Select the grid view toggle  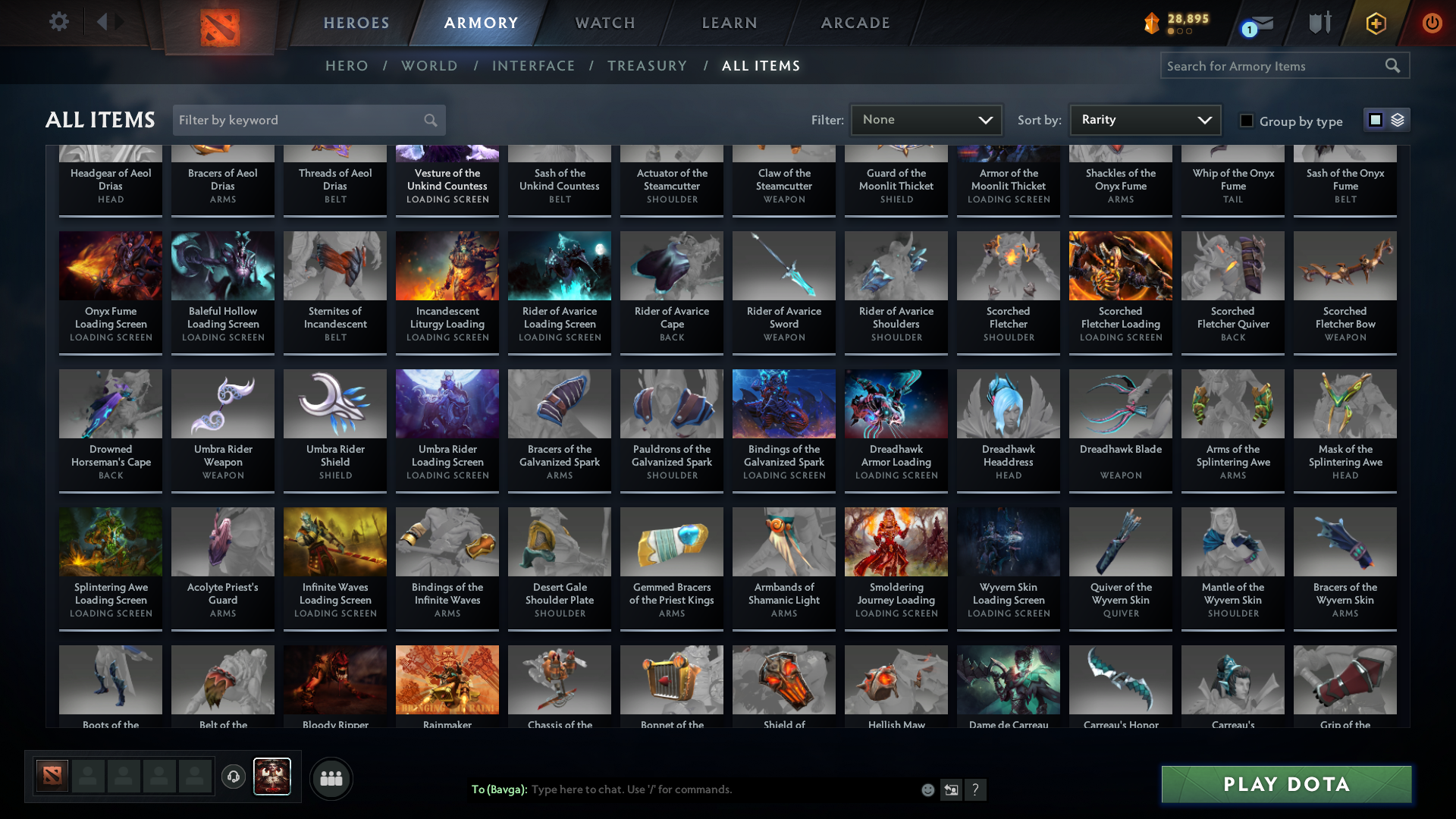click(1376, 120)
